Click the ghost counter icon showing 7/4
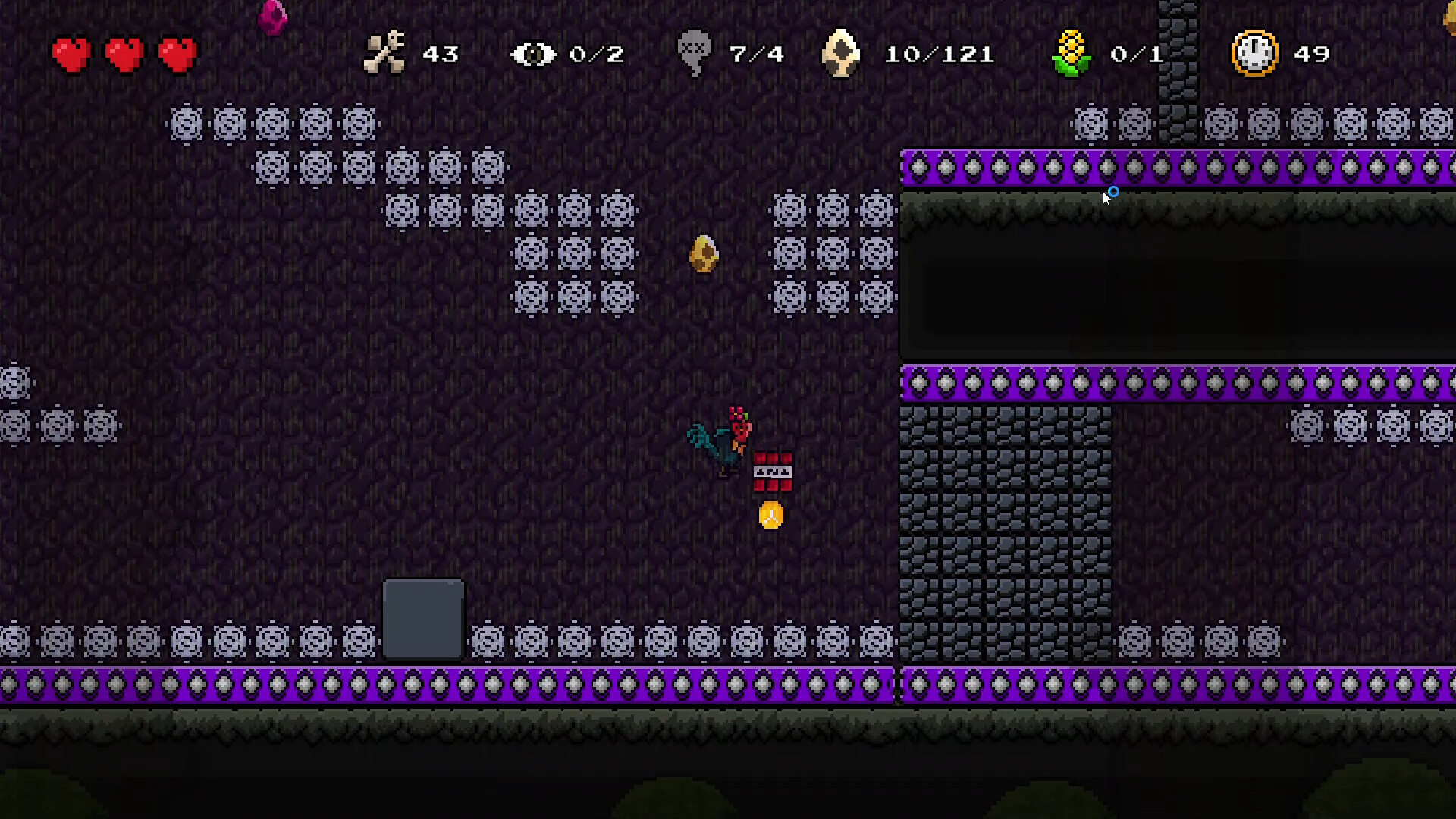1456x819 pixels. (692, 53)
